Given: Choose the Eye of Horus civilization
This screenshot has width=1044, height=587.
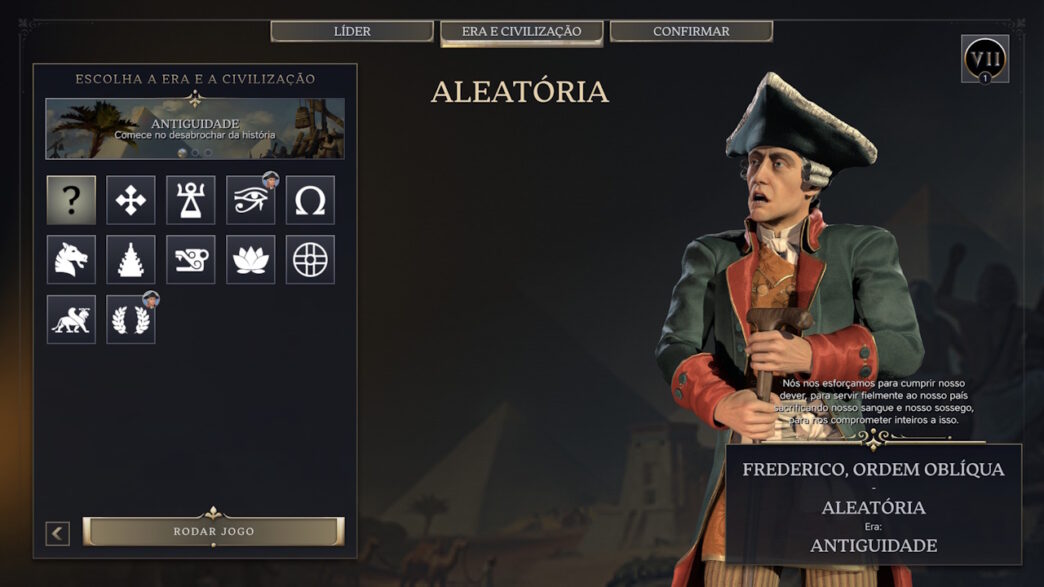Looking at the screenshot, I should [250, 200].
